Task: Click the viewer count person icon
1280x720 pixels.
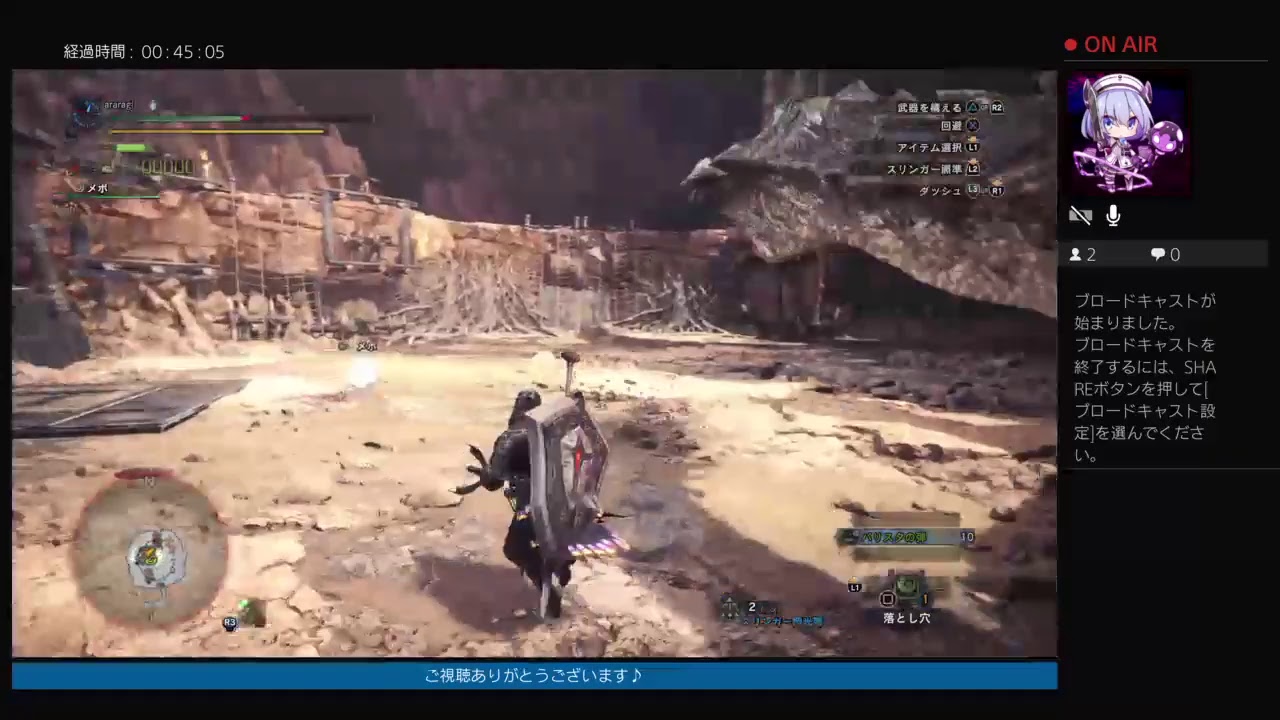Action: 1075,254
